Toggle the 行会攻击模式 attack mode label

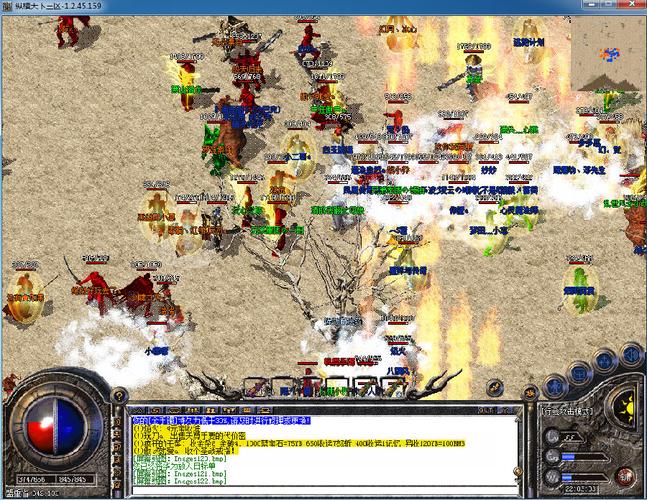pos(567,411)
